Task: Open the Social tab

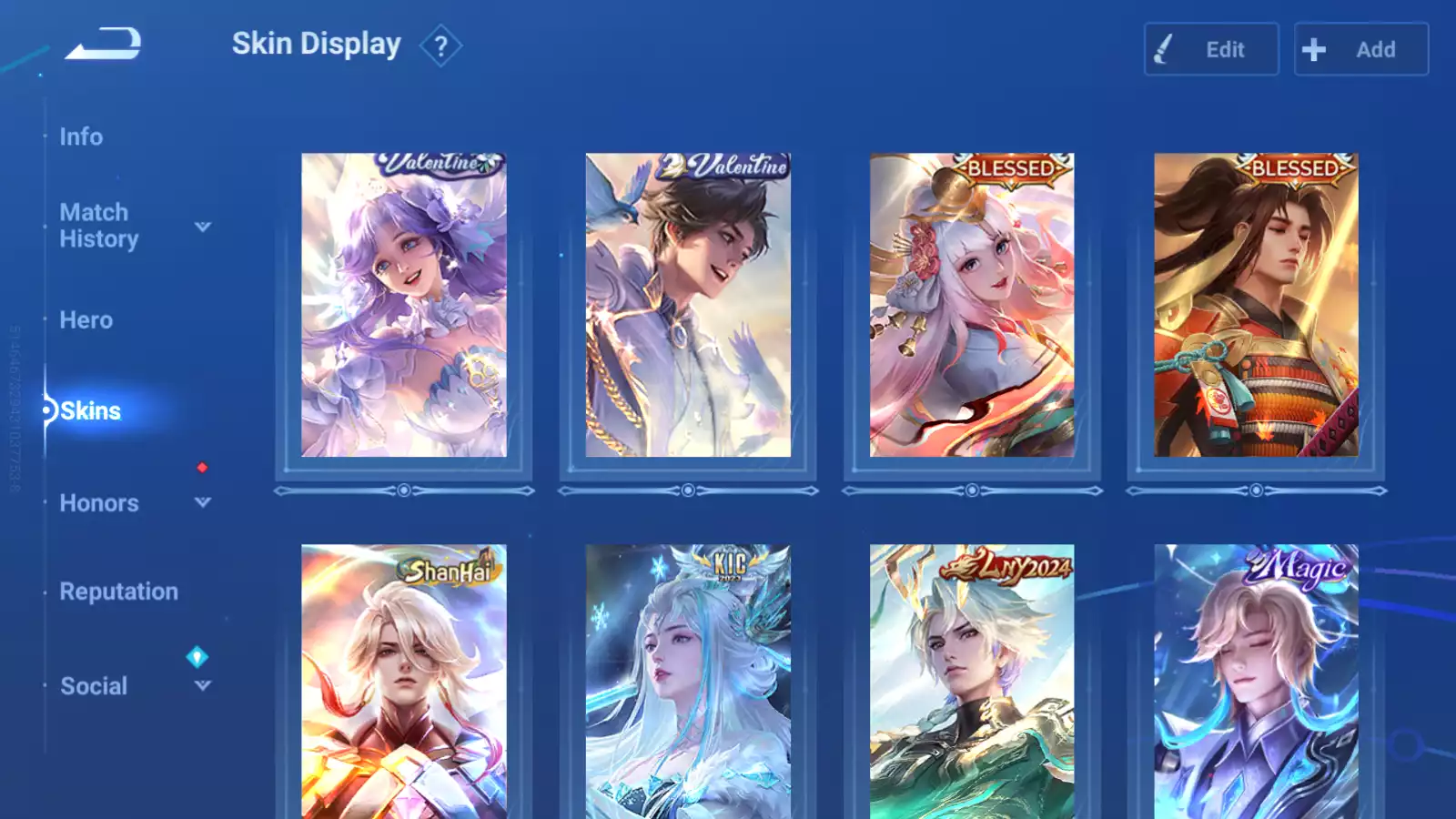Action: pos(94,686)
